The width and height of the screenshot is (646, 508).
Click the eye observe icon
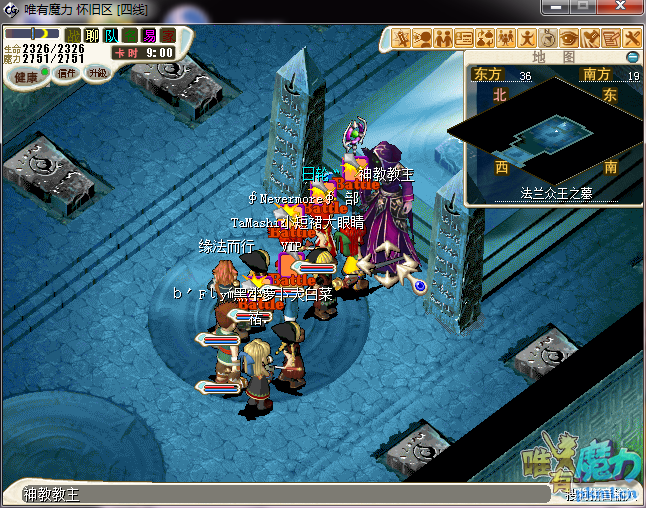[x=569, y=38]
